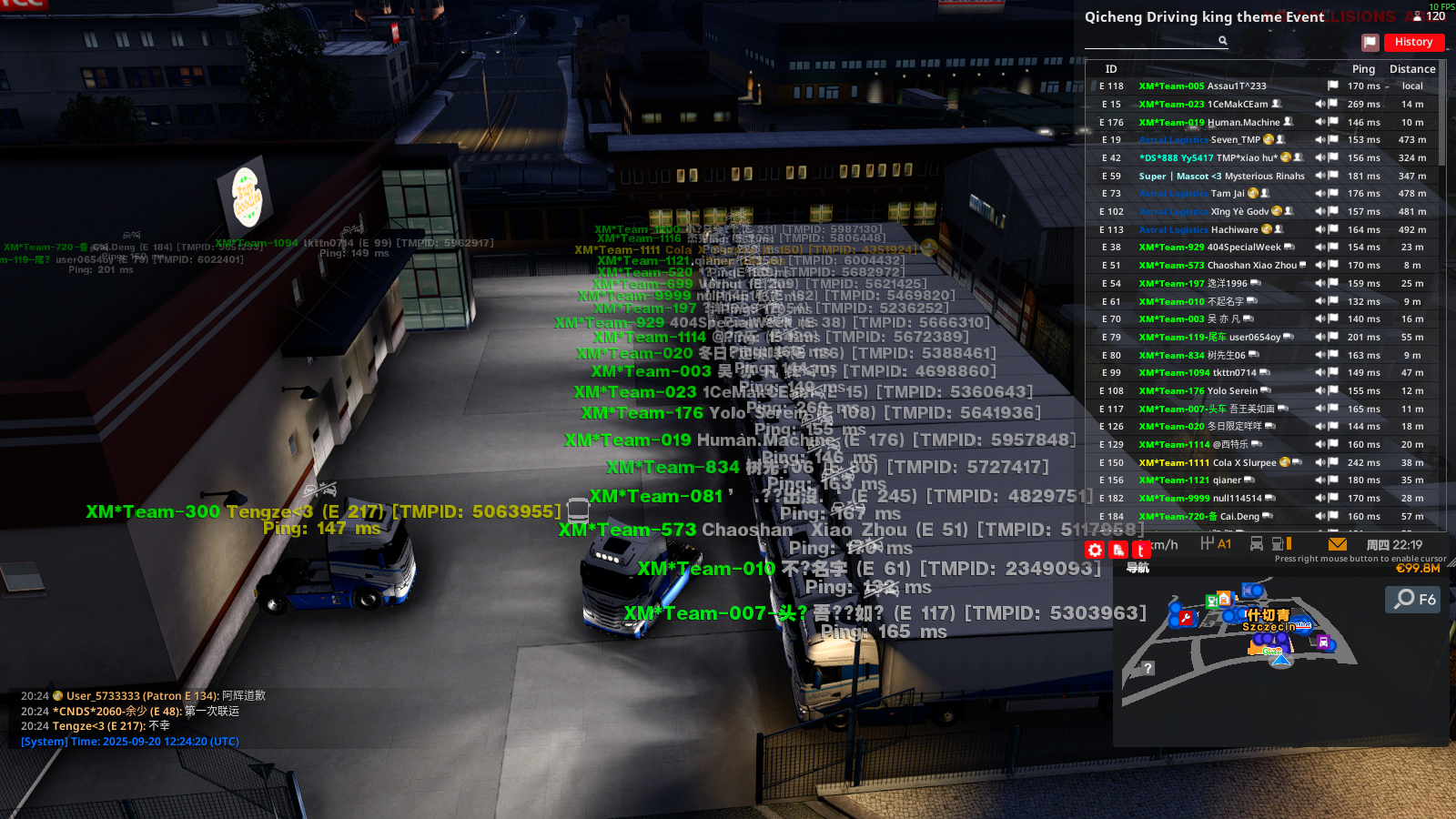Click the red TruckersMP 't' icon
Image resolution: width=1456 pixels, height=819 pixels.
click(x=1140, y=550)
